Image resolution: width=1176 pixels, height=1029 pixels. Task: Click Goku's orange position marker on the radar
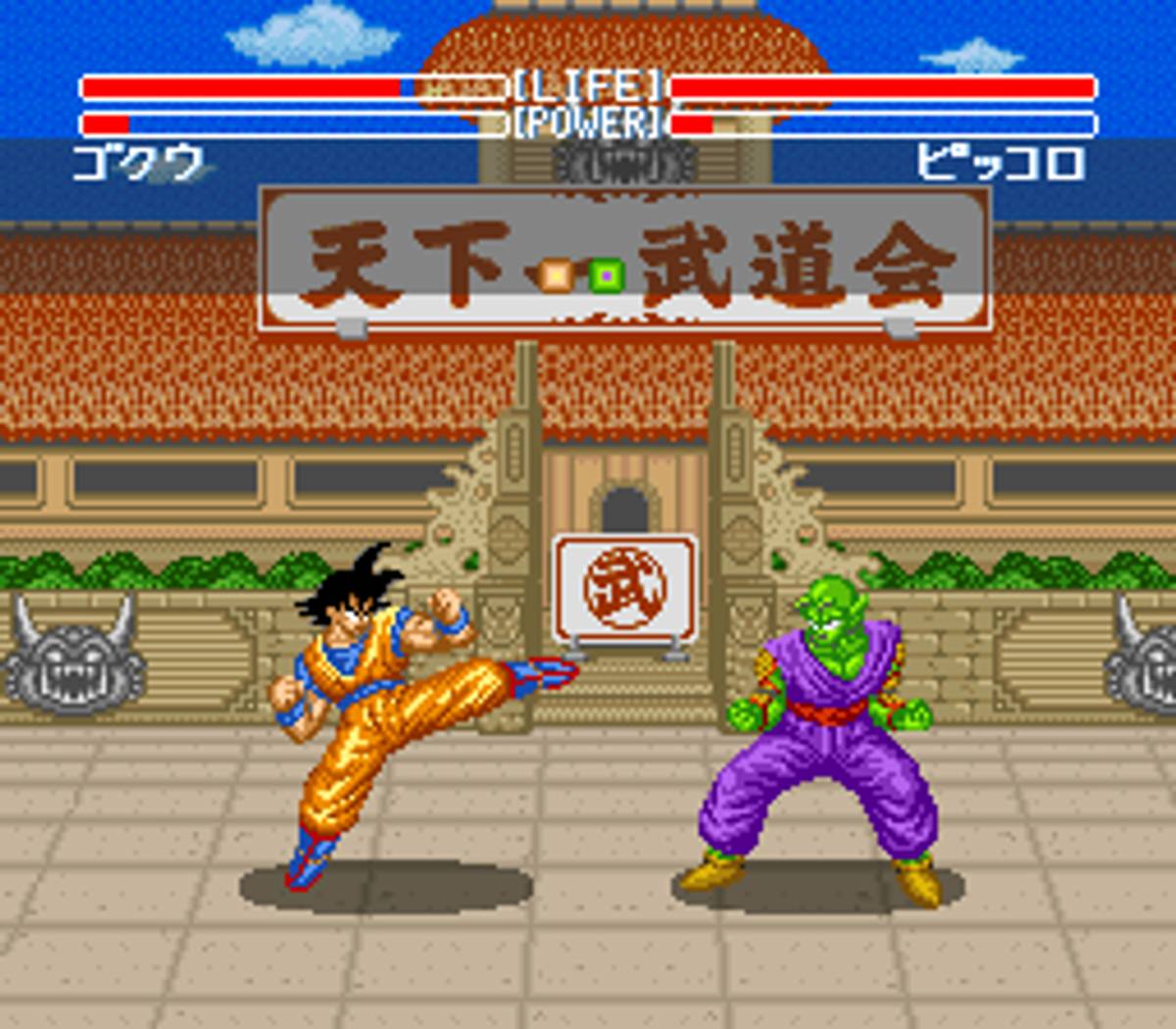pyautogui.click(x=557, y=275)
